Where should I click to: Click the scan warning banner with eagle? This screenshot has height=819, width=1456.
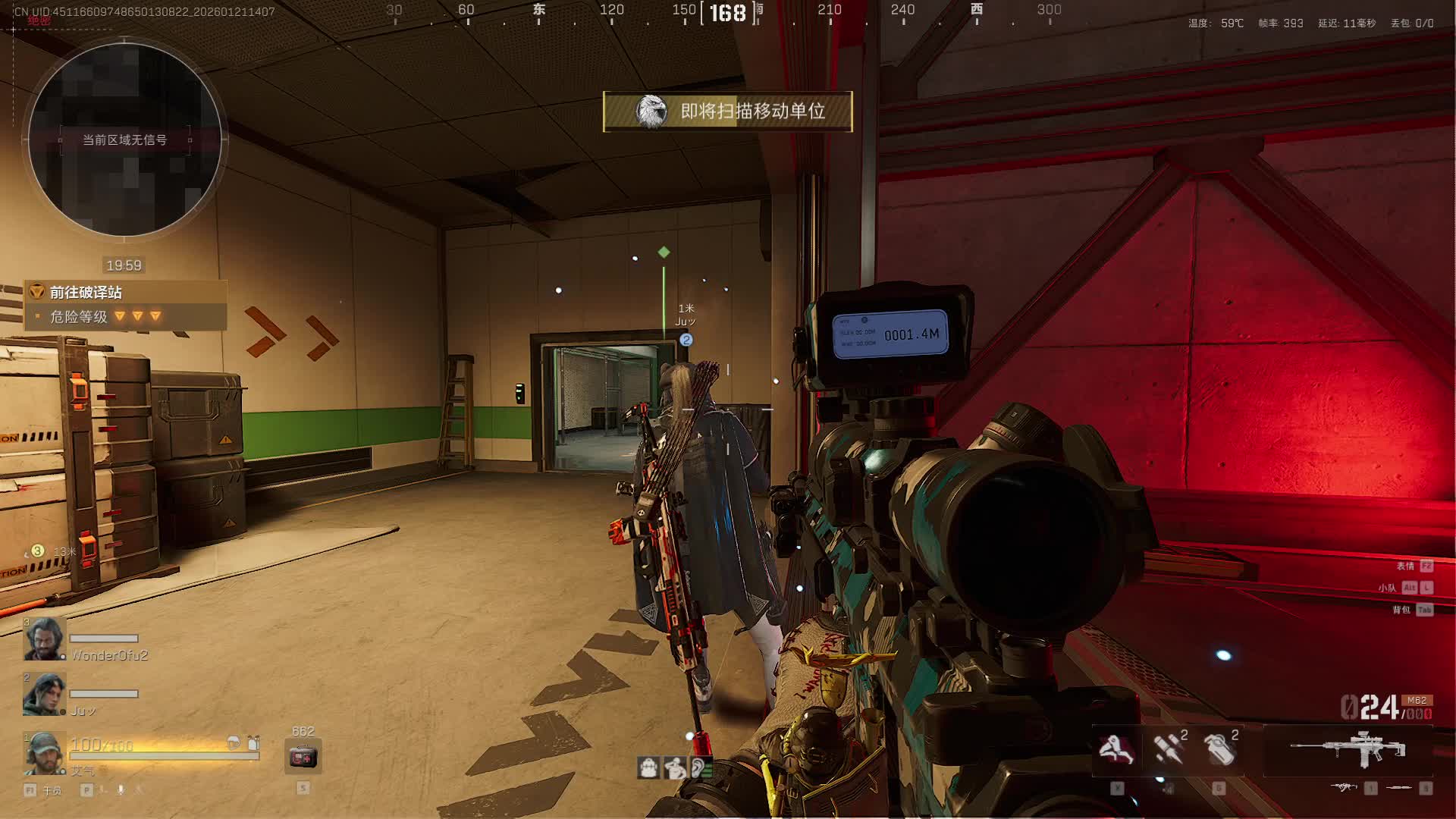(x=727, y=111)
